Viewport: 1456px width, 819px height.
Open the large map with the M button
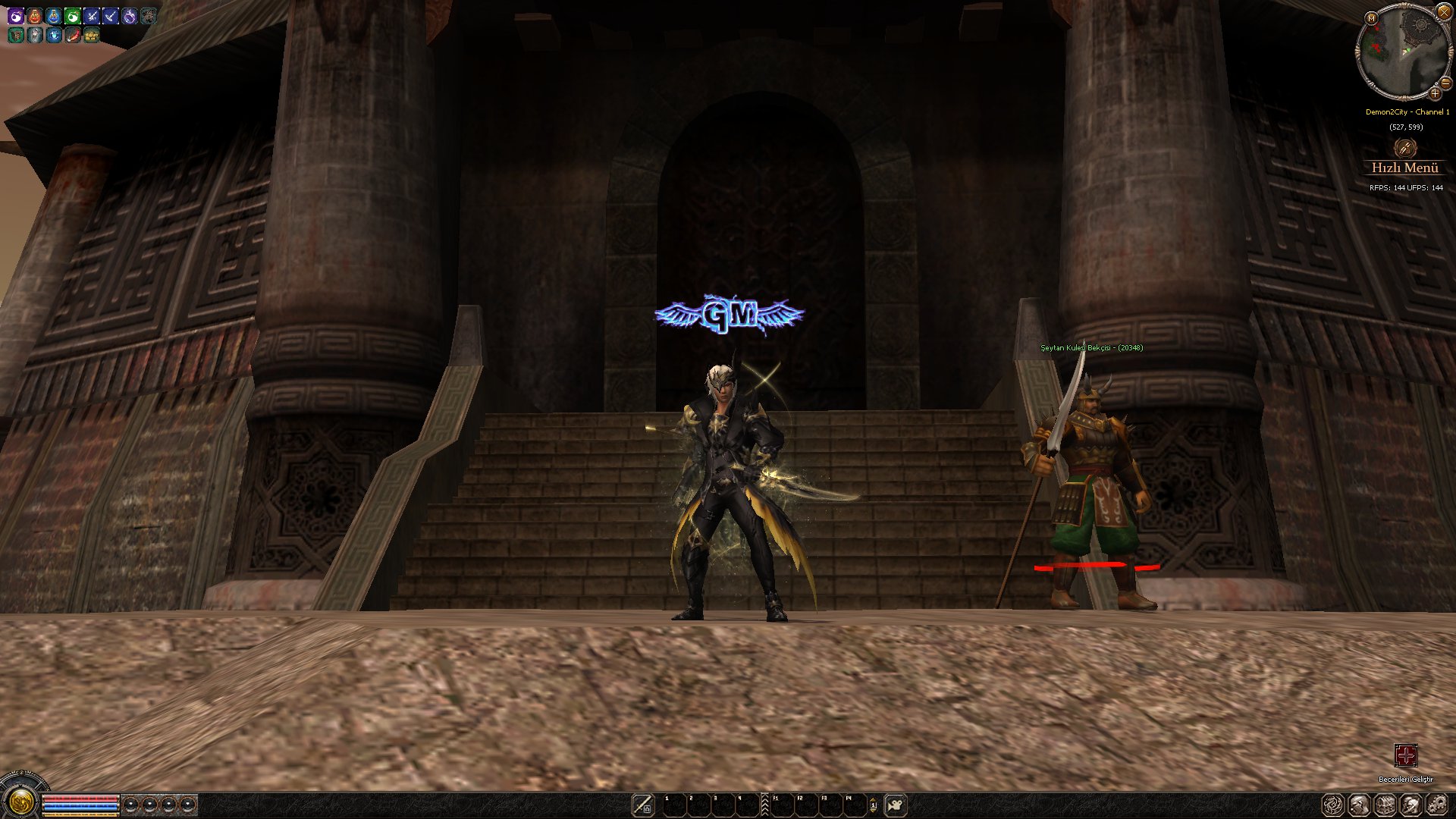click(1371, 17)
